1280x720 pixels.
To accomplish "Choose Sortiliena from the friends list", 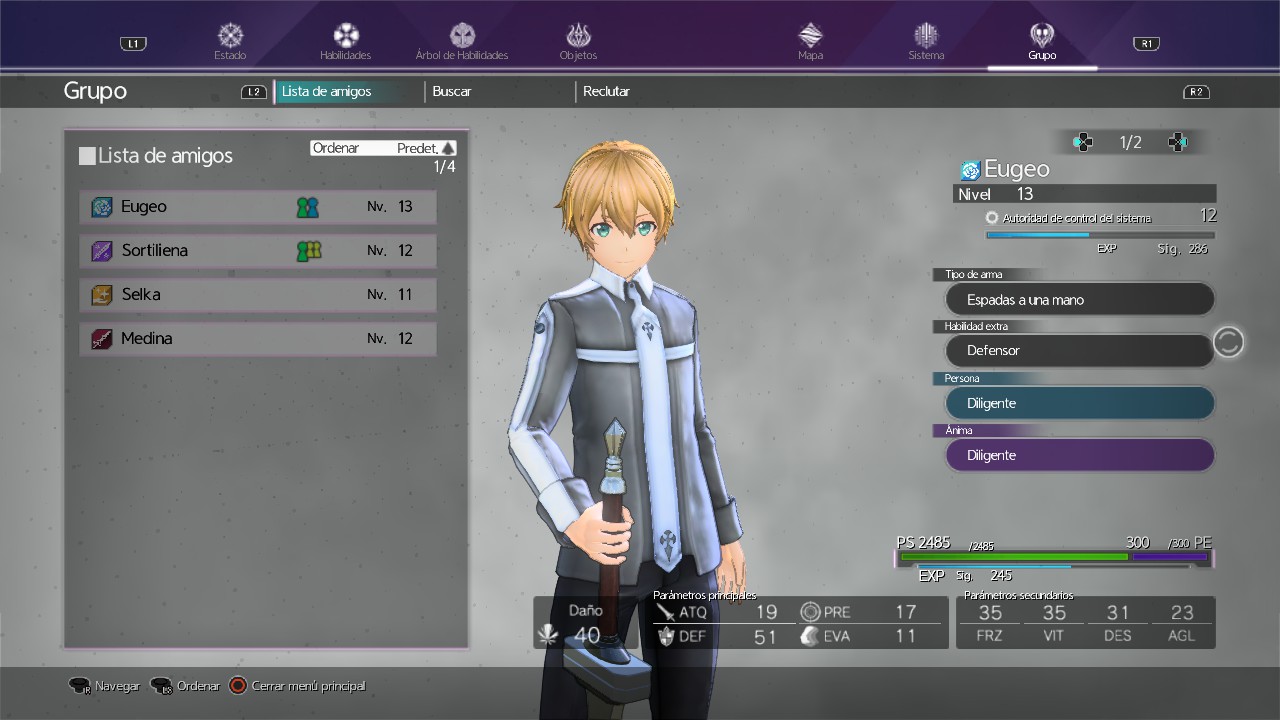I will point(258,251).
